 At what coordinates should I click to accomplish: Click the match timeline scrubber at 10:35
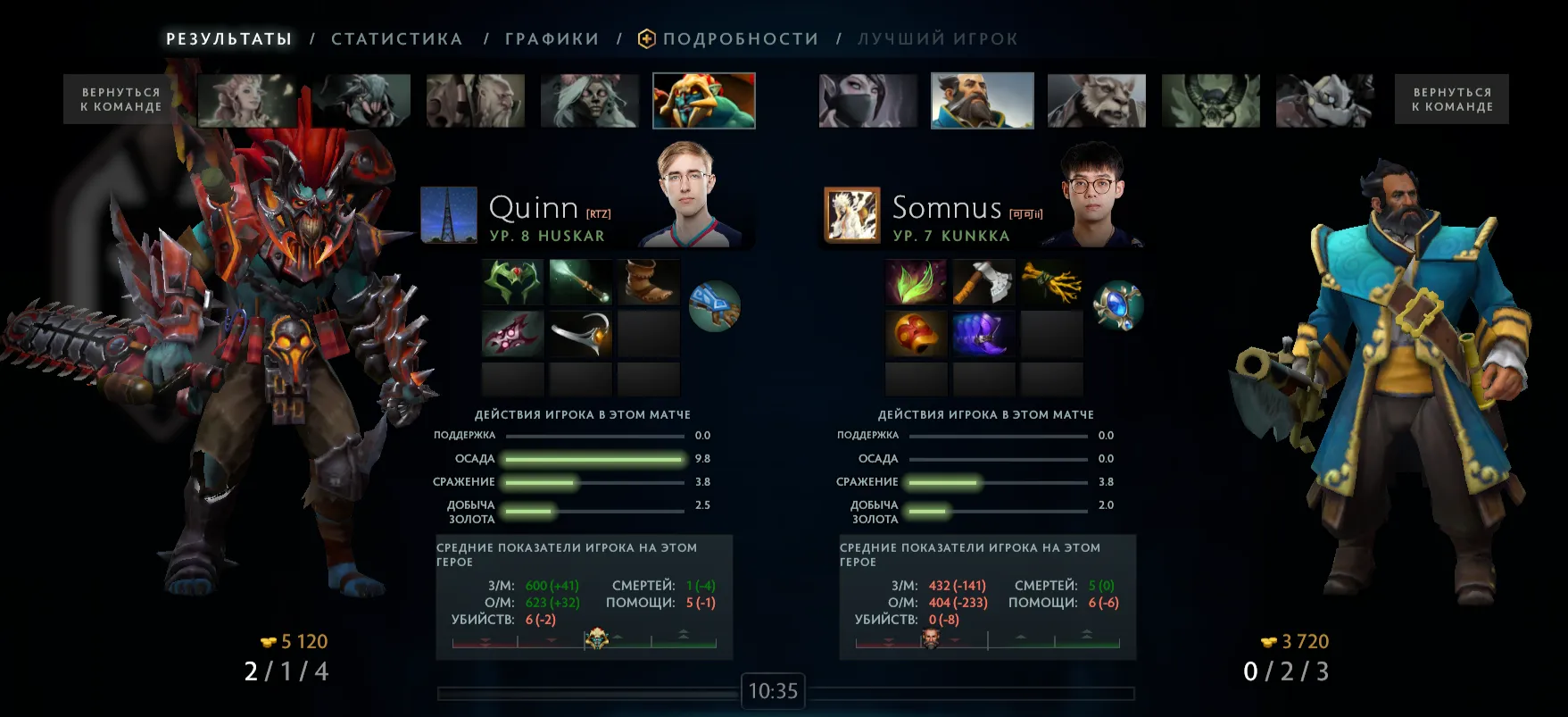pos(773,690)
